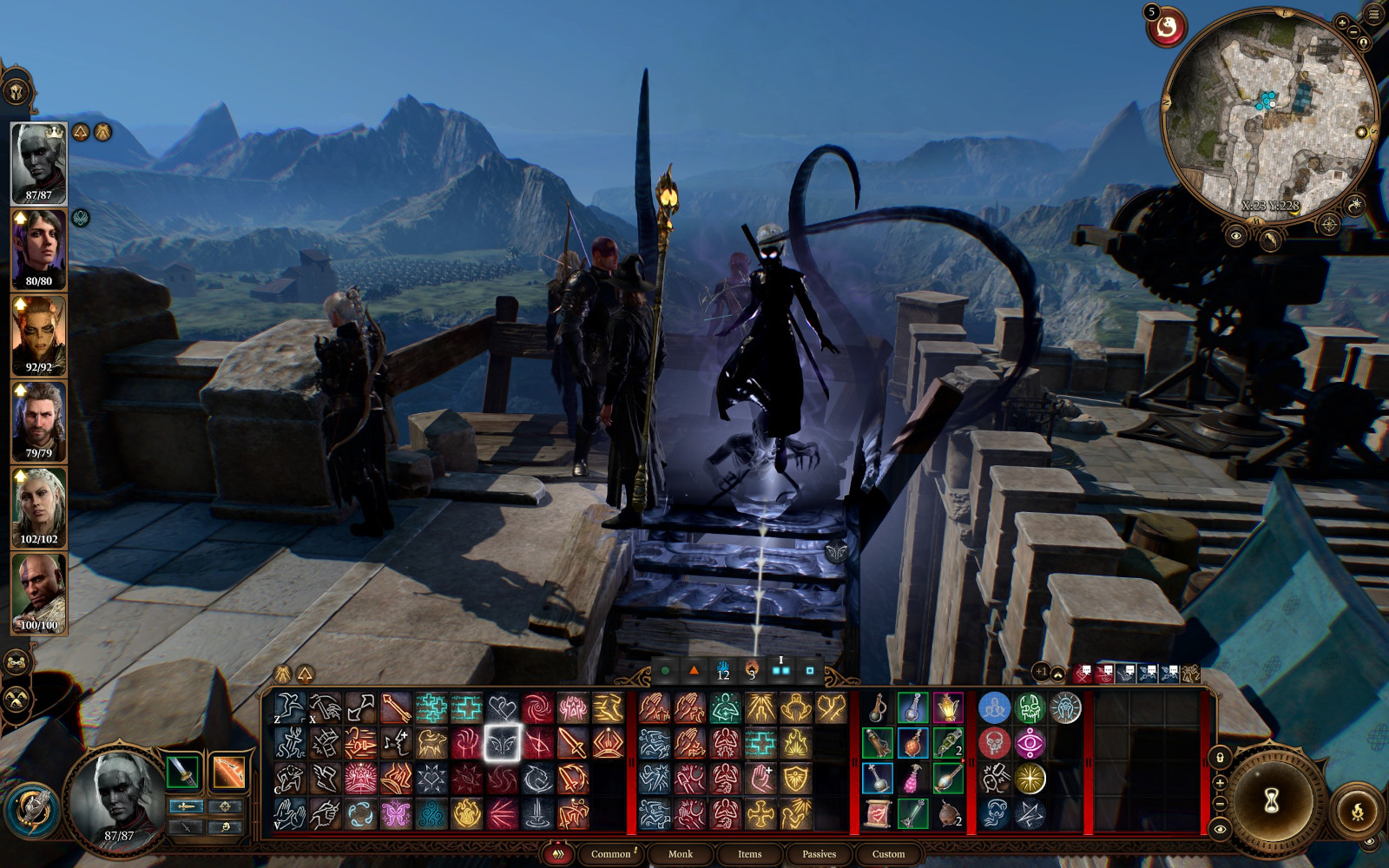Image resolution: width=1389 pixels, height=868 pixels.
Task: Switch to the Monk hotbar tab
Action: [681, 854]
